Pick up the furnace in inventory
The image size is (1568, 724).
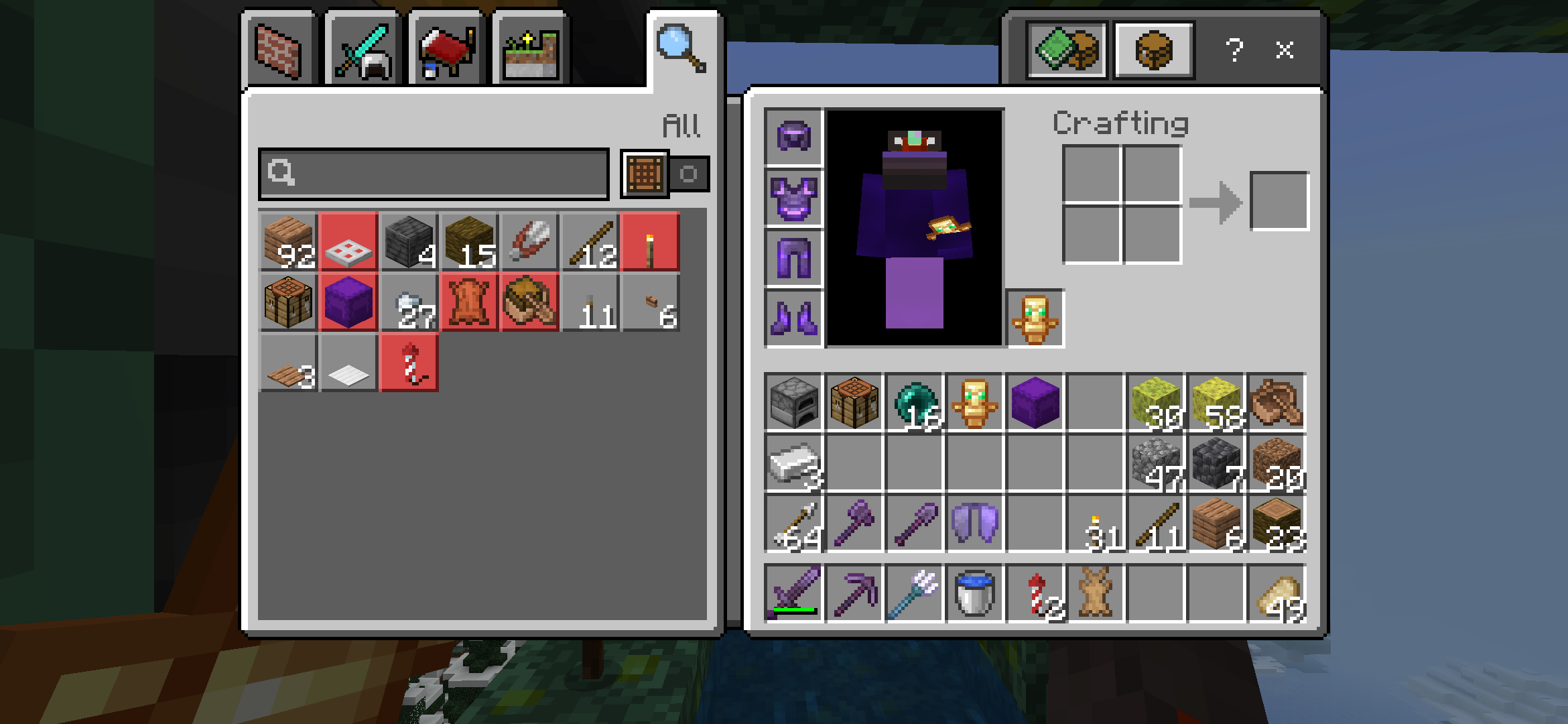794,402
